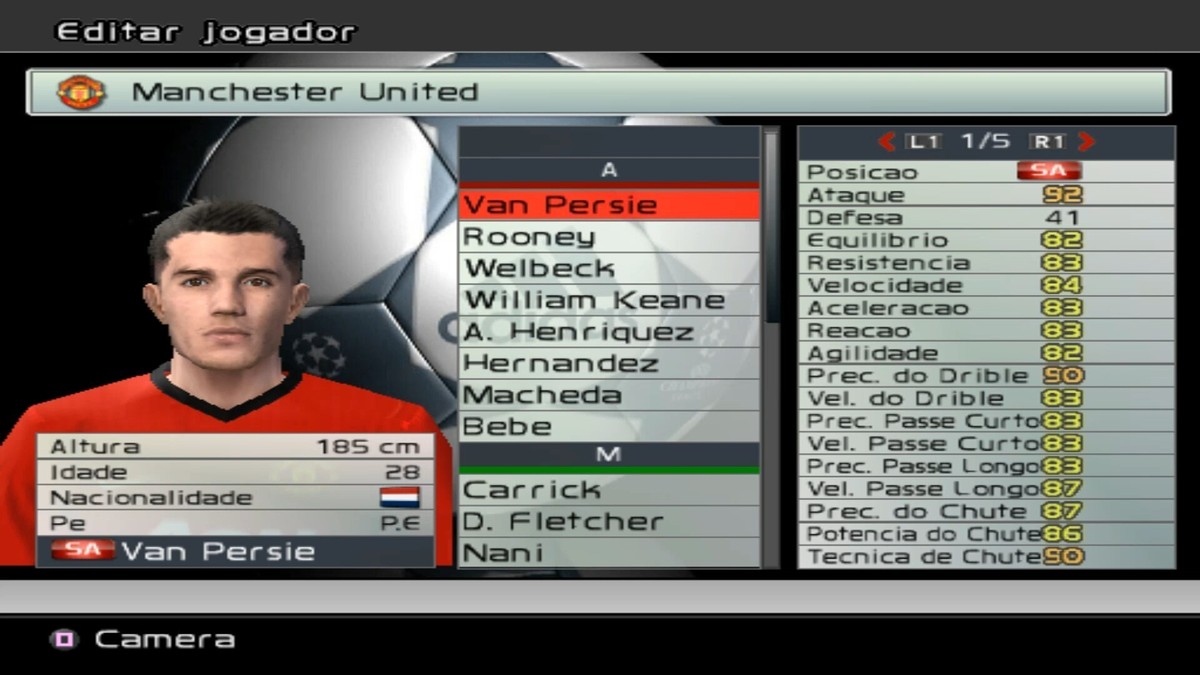Pick William Keane from the list
The image size is (1200, 675).
pyautogui.click(x=609, y=300)
